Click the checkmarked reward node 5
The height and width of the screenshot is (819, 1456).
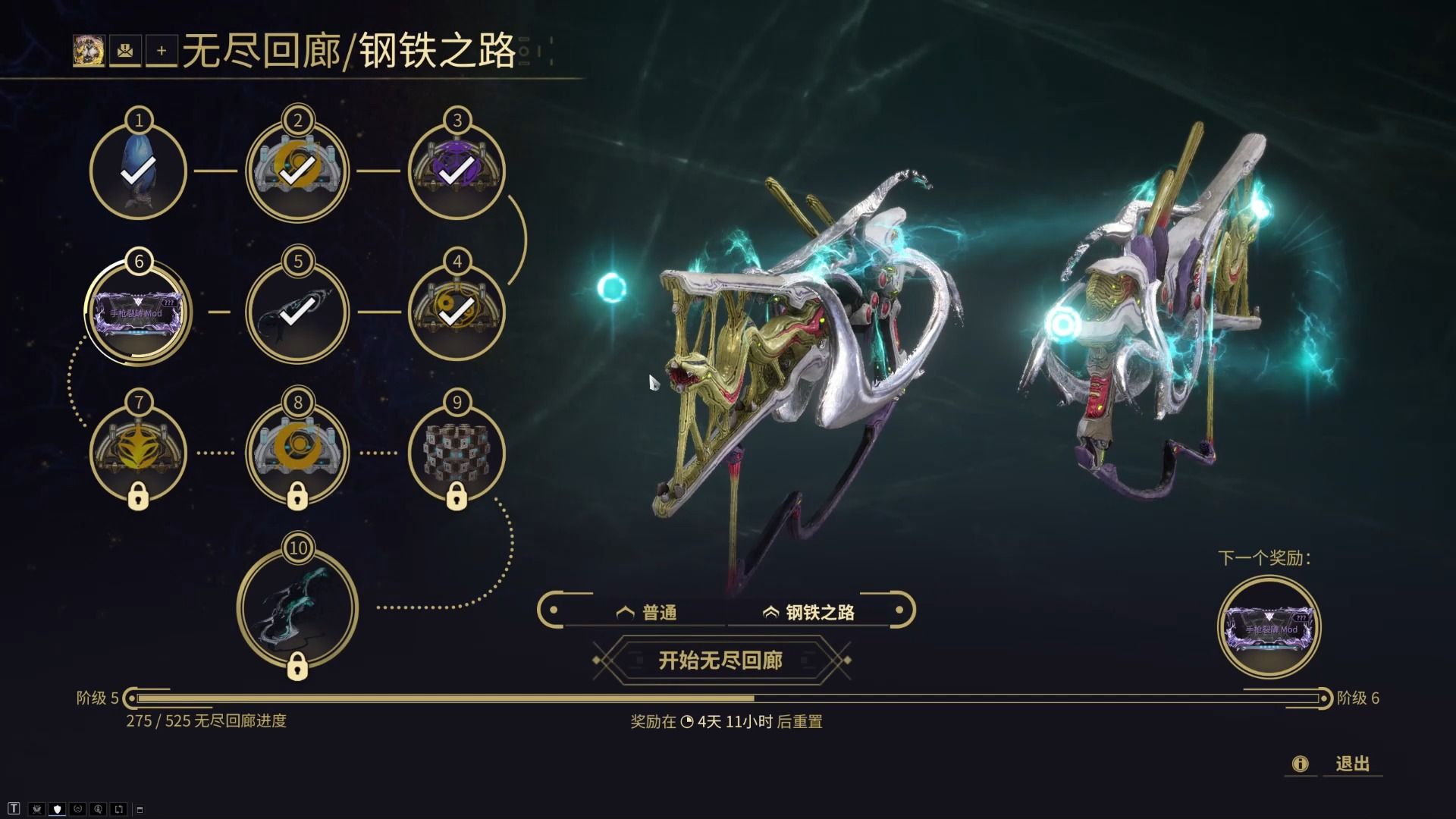(297, 311)
